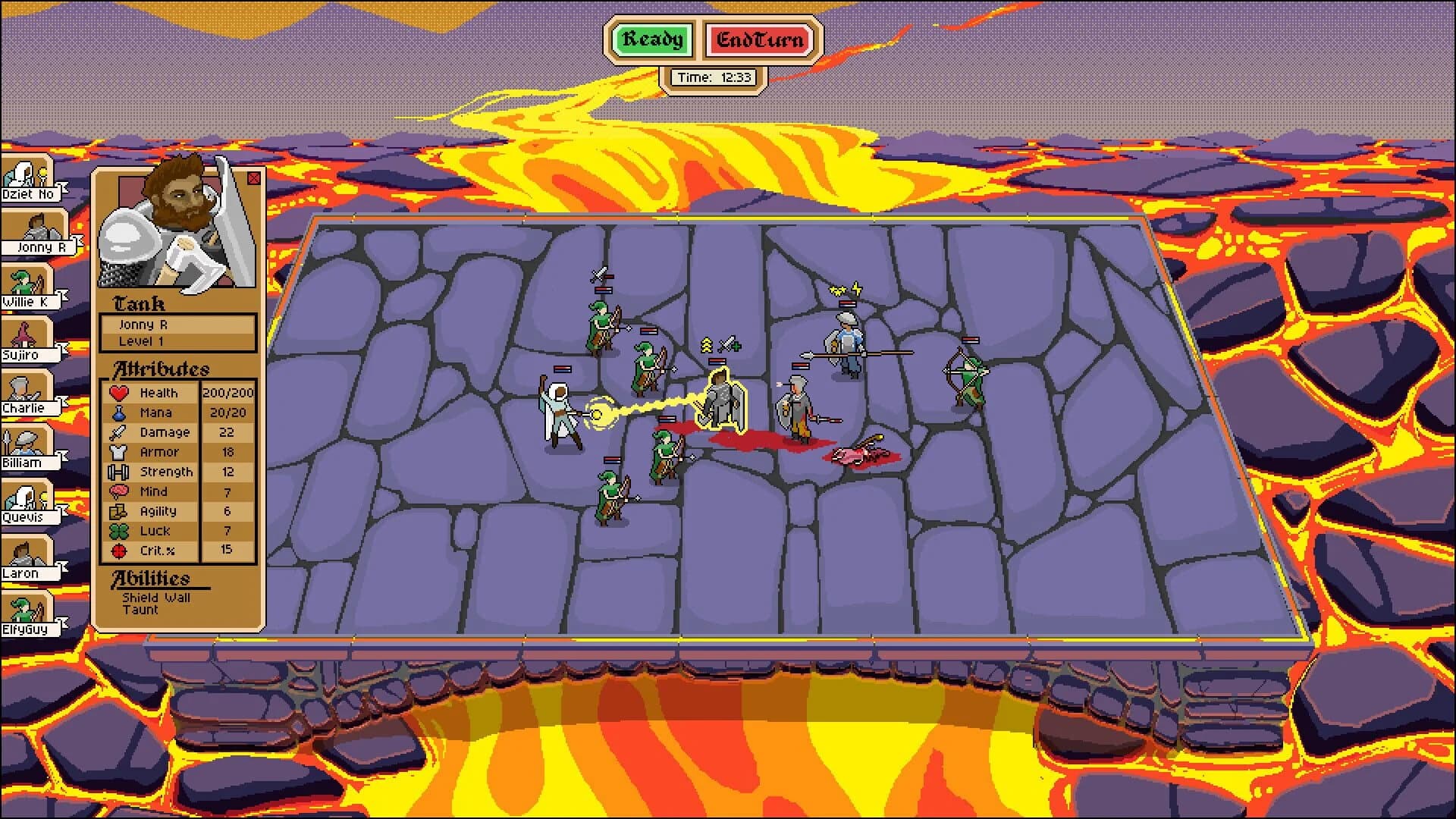Select the Shield Wall ability

click(x=156, y=598)
